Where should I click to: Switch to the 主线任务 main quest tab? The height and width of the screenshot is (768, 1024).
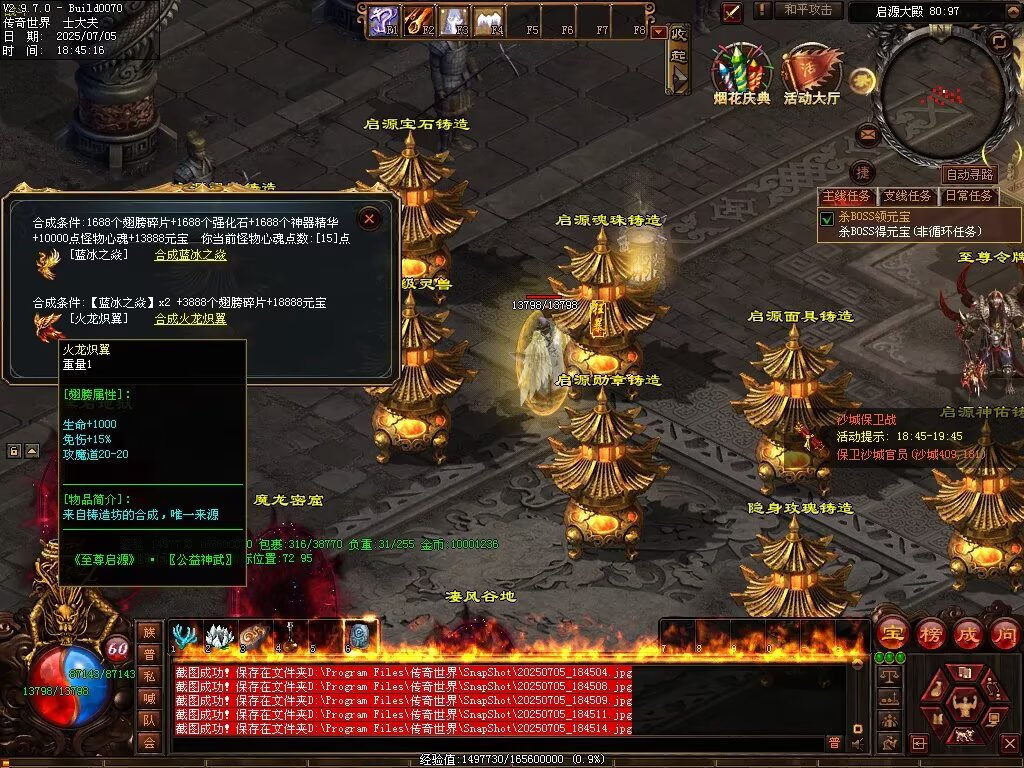(x=847, y=196)
